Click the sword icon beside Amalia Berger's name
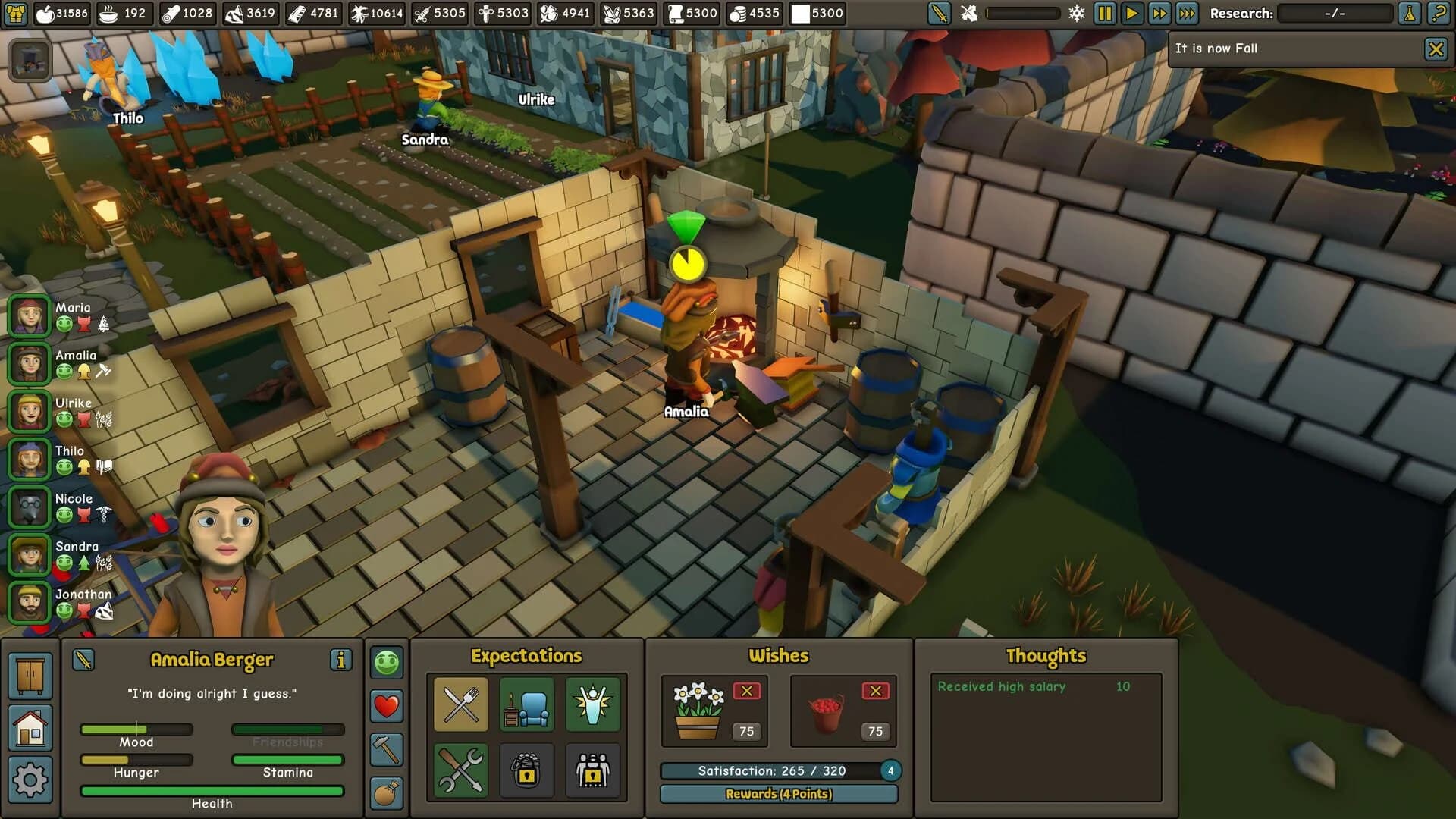 pos(84,659)
